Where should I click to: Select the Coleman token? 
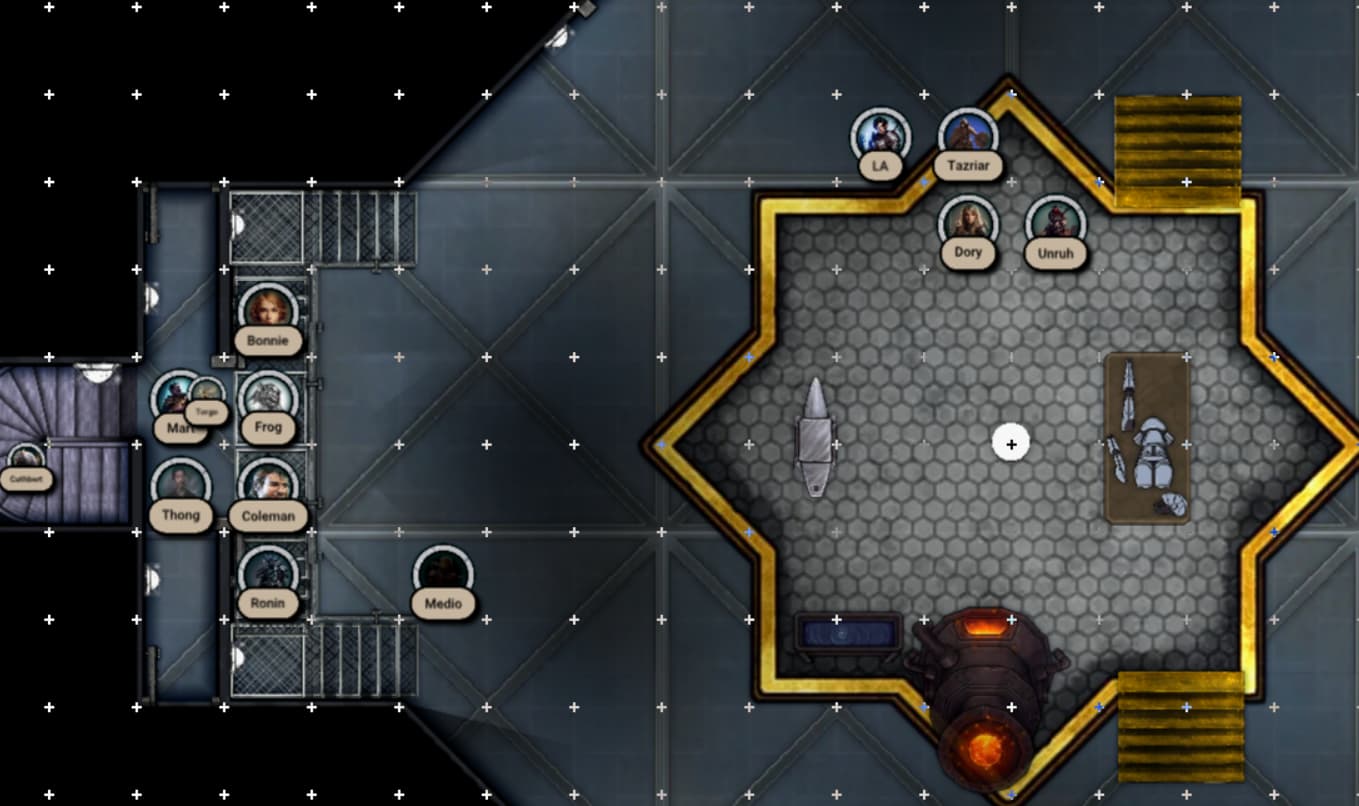(268, 487)
